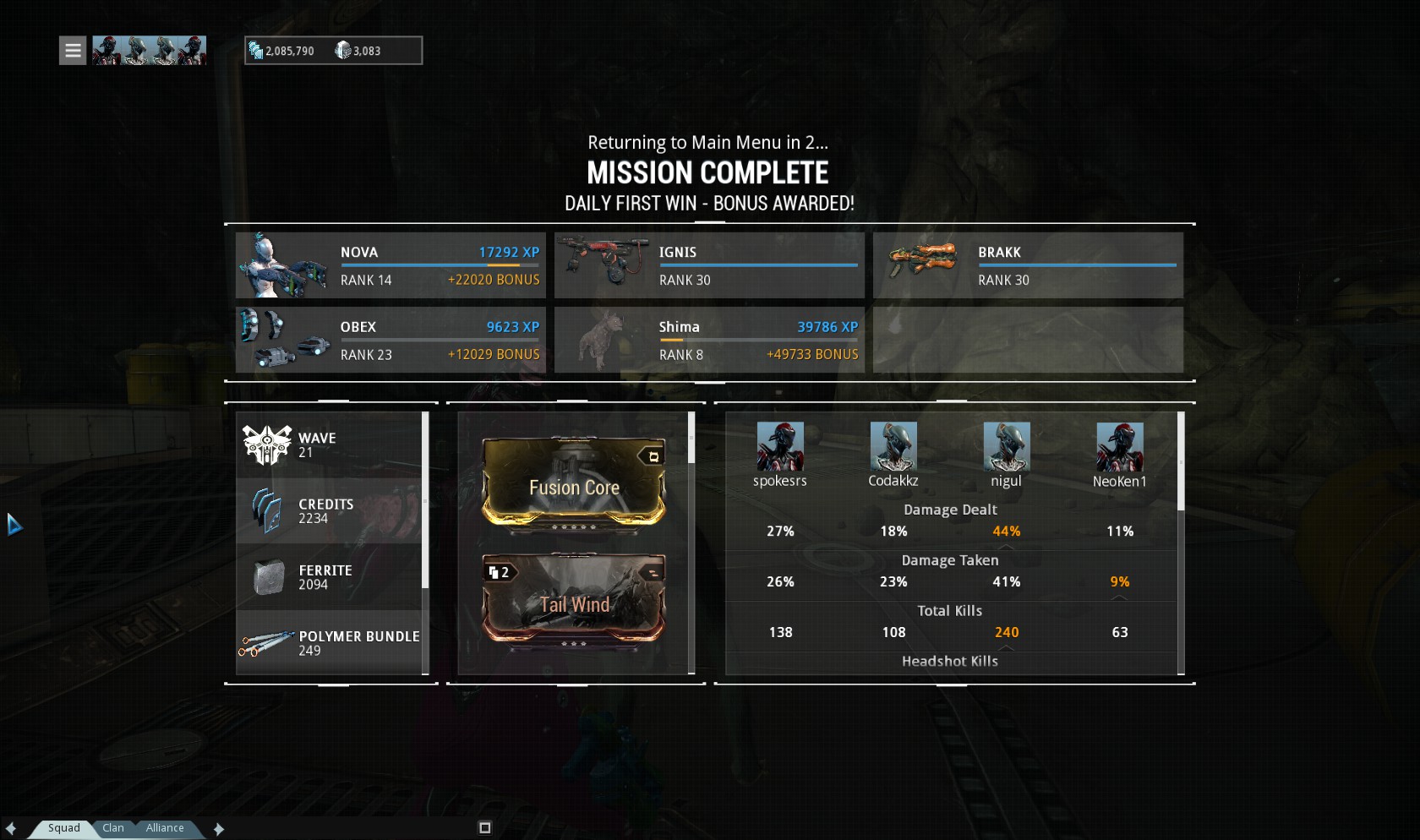Select the Tail Wind mod card

574,599
